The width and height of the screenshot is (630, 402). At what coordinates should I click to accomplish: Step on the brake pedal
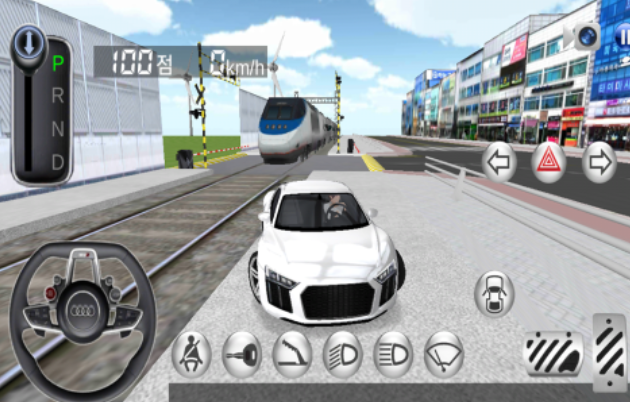point(554,354)
